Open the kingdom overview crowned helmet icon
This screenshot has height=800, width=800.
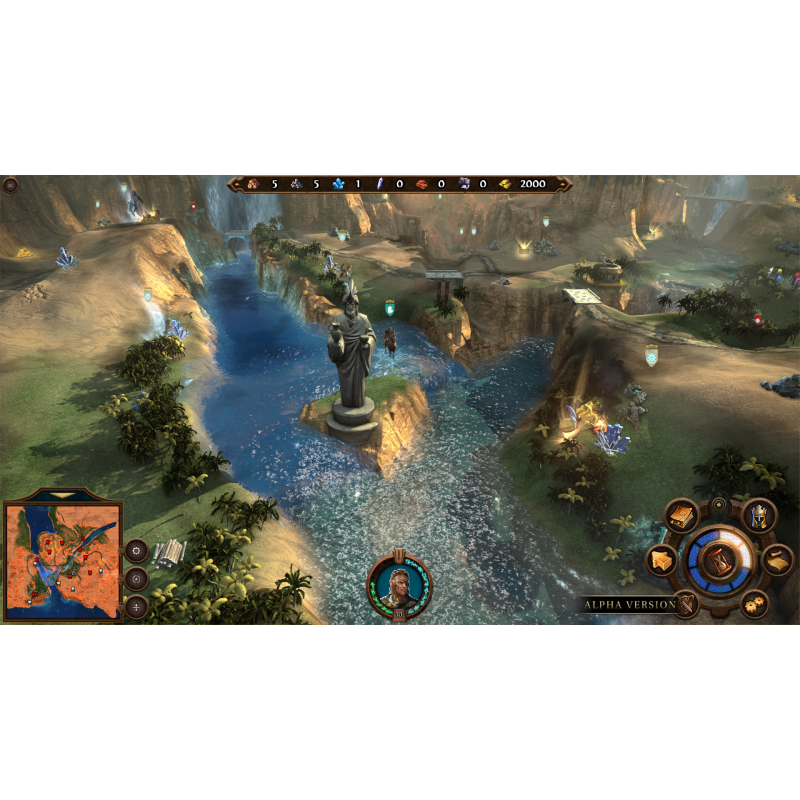click(x=759, y=516)
